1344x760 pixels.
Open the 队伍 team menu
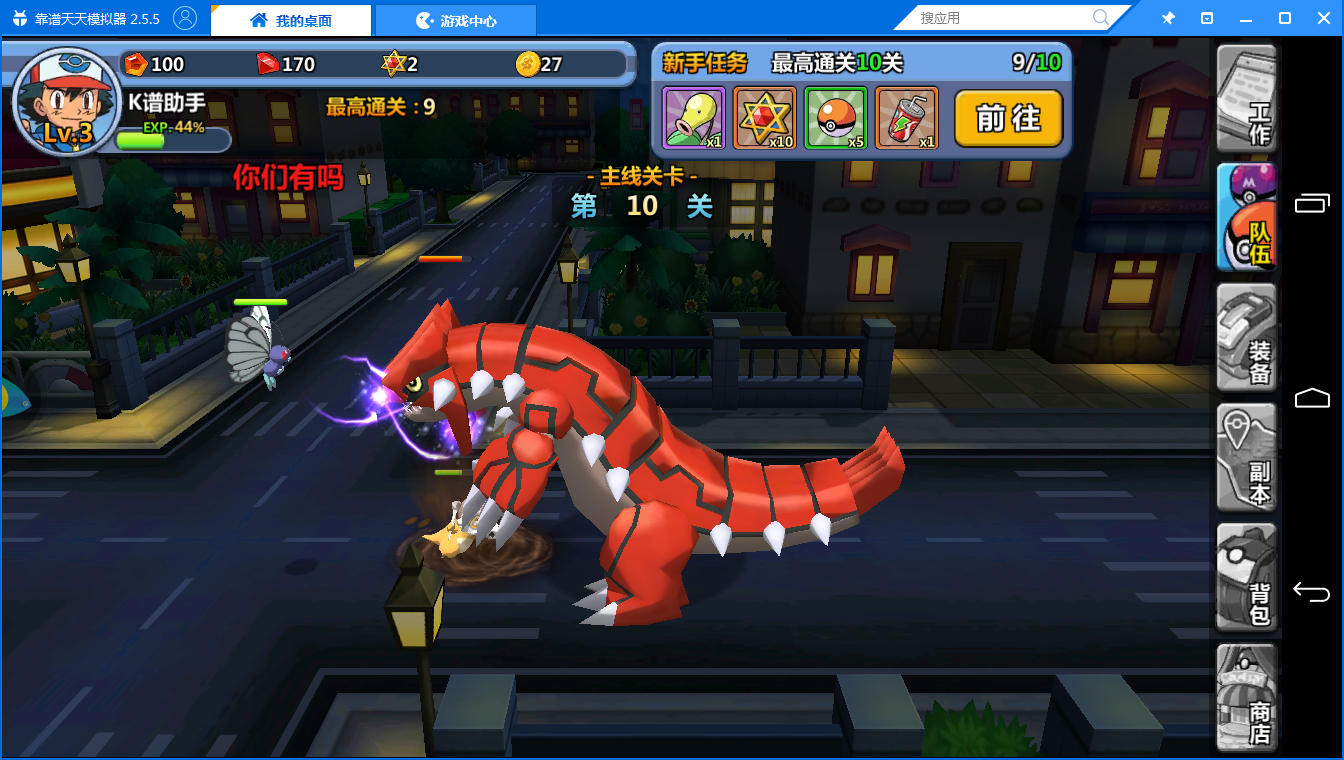pos(1246,218)
